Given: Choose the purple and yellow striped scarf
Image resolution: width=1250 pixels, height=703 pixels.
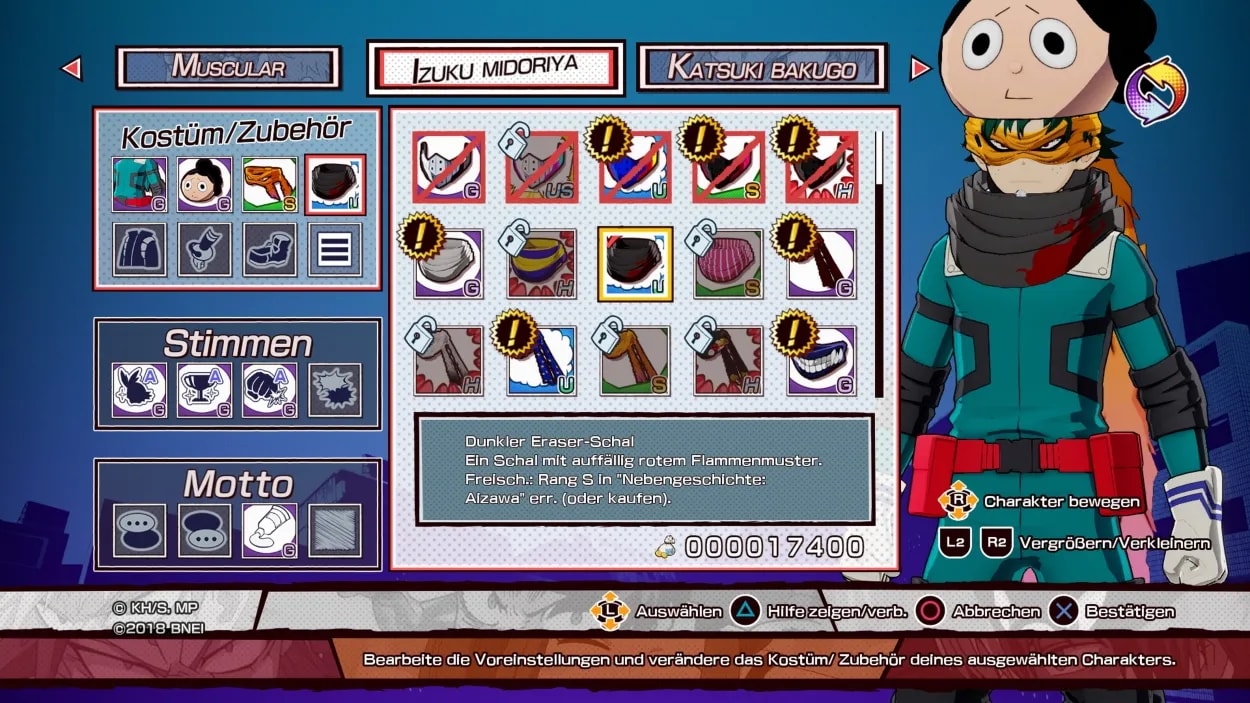Looking at the screenshot, I should point(541,264).
